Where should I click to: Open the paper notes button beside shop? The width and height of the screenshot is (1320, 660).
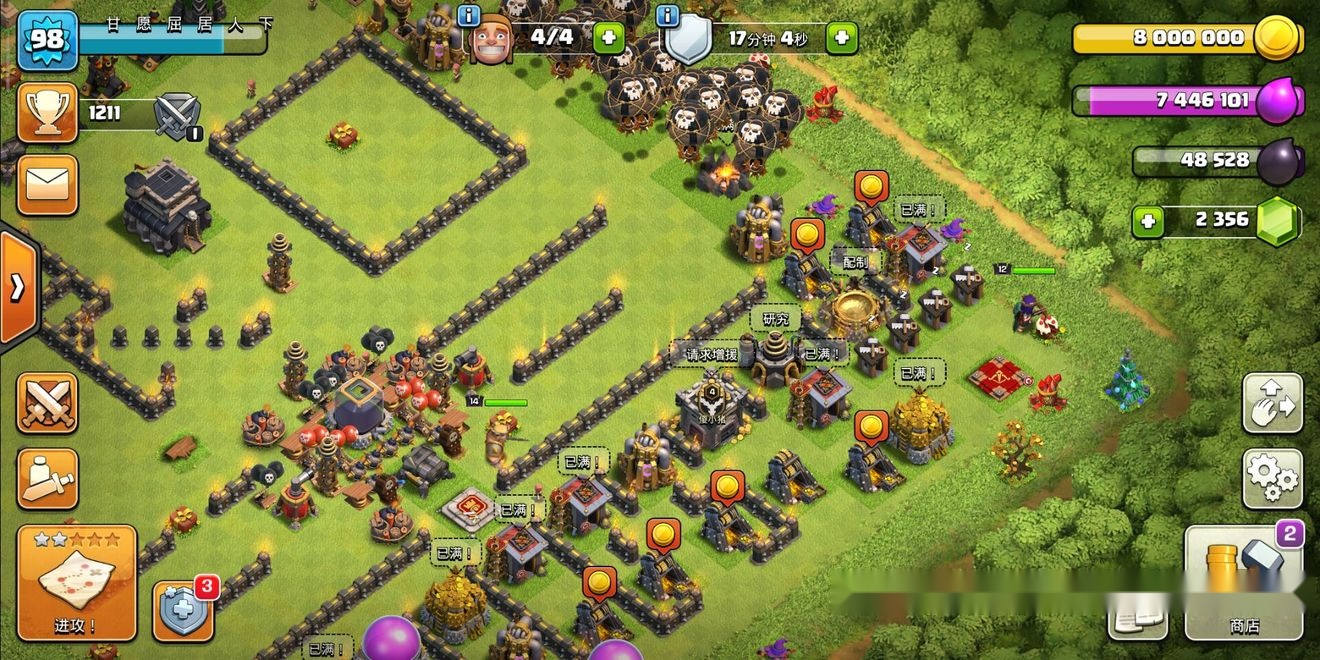point(1137,617)
